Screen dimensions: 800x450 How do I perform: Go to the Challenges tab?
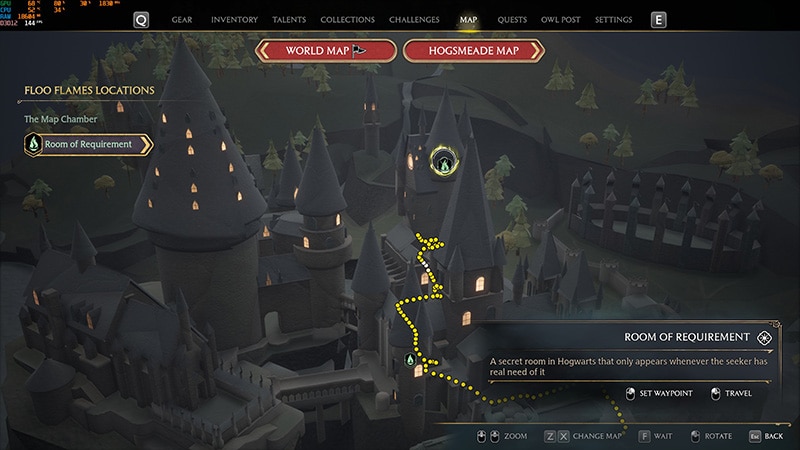coord(416,20)
